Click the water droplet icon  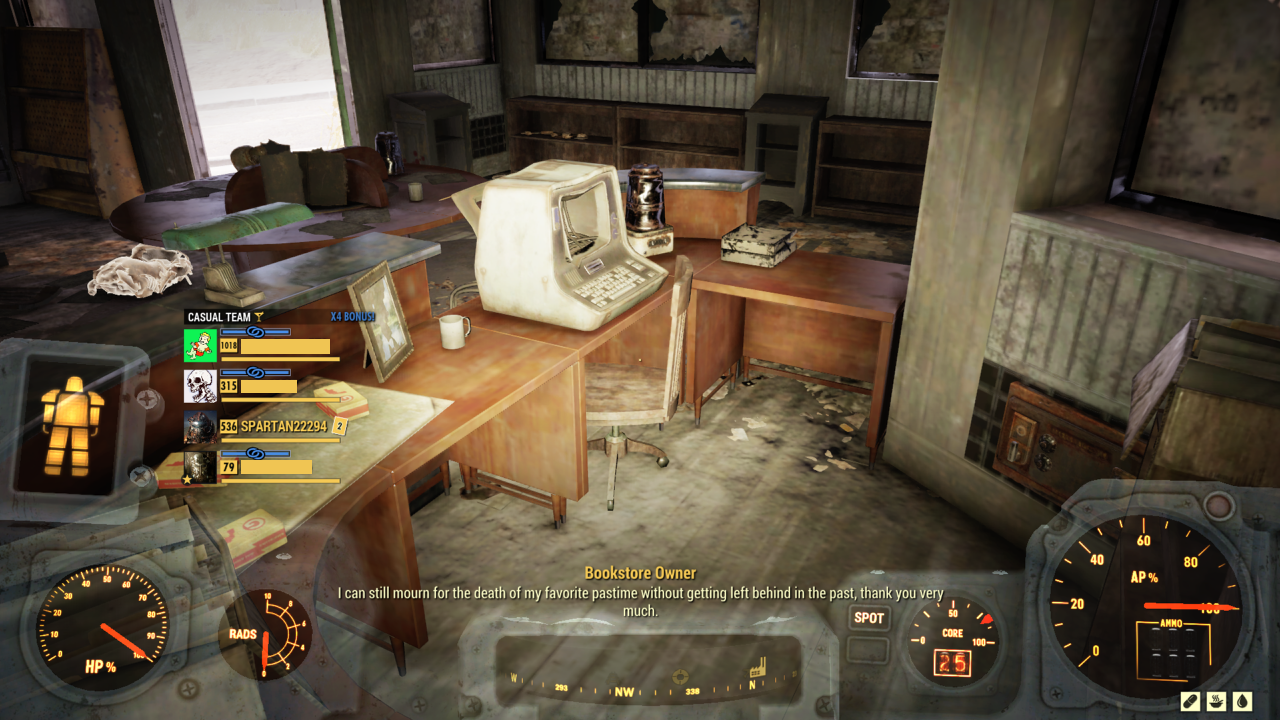pos(1243,701)
